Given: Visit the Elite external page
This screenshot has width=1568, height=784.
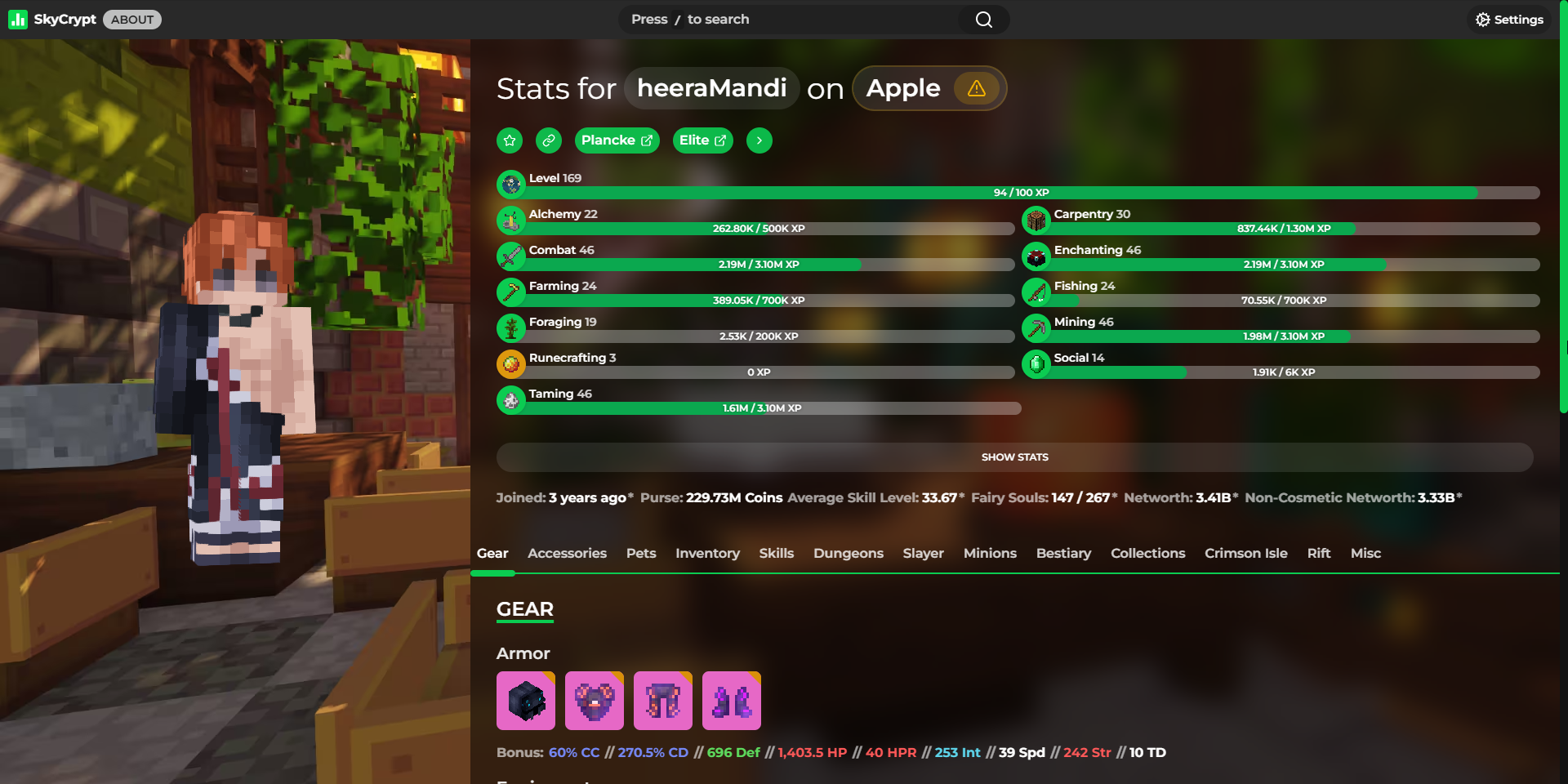Looking at the screenshot, I should pos(702,140).
